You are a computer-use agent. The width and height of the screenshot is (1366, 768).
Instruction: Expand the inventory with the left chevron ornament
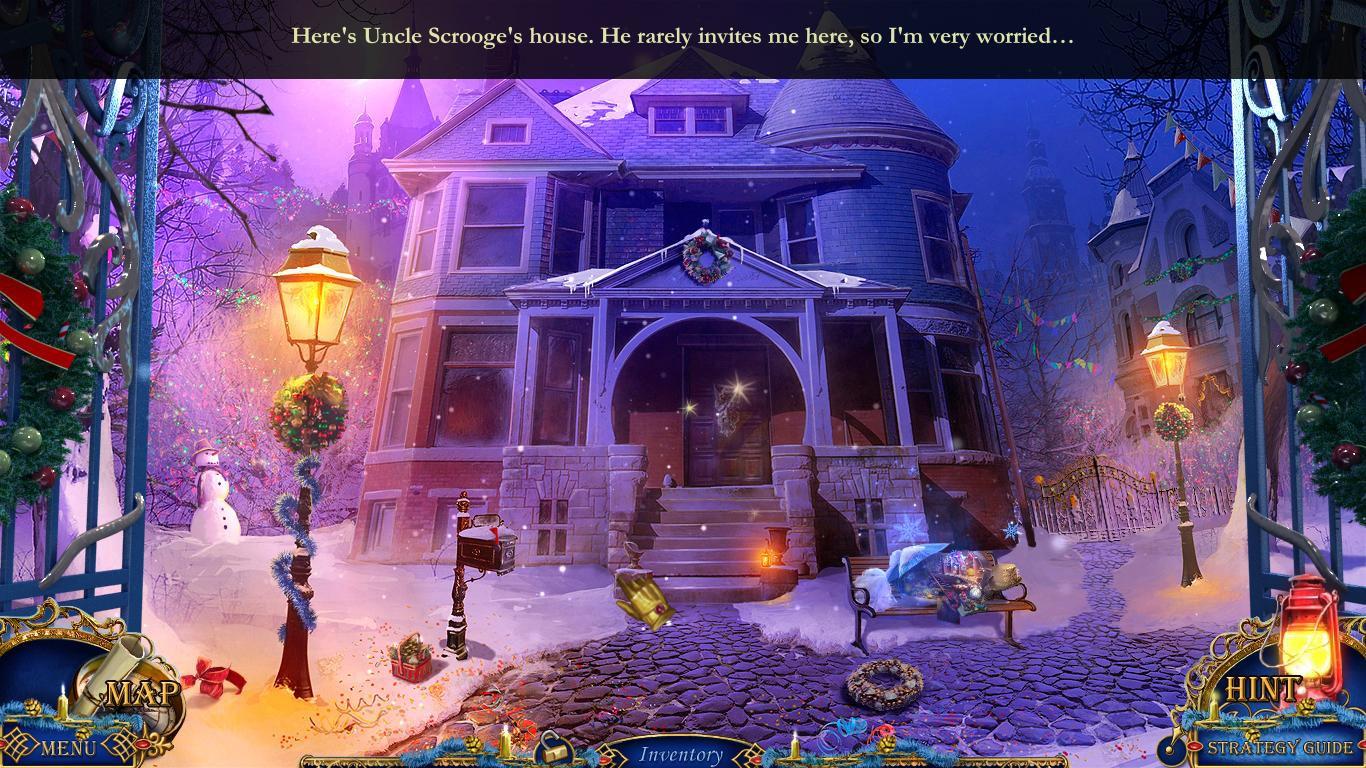(611, 755)
